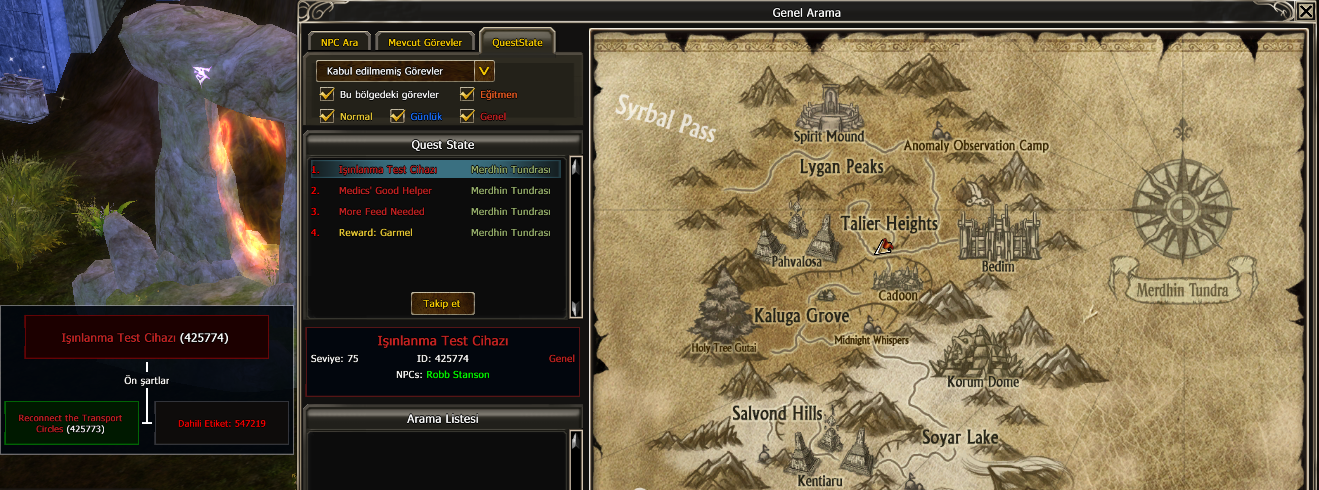Image resolution: width=1319 pixels, height=490 pixels.
Task: Toggle the Bu bölgedeki görevler checkbox
Action: 327,94
